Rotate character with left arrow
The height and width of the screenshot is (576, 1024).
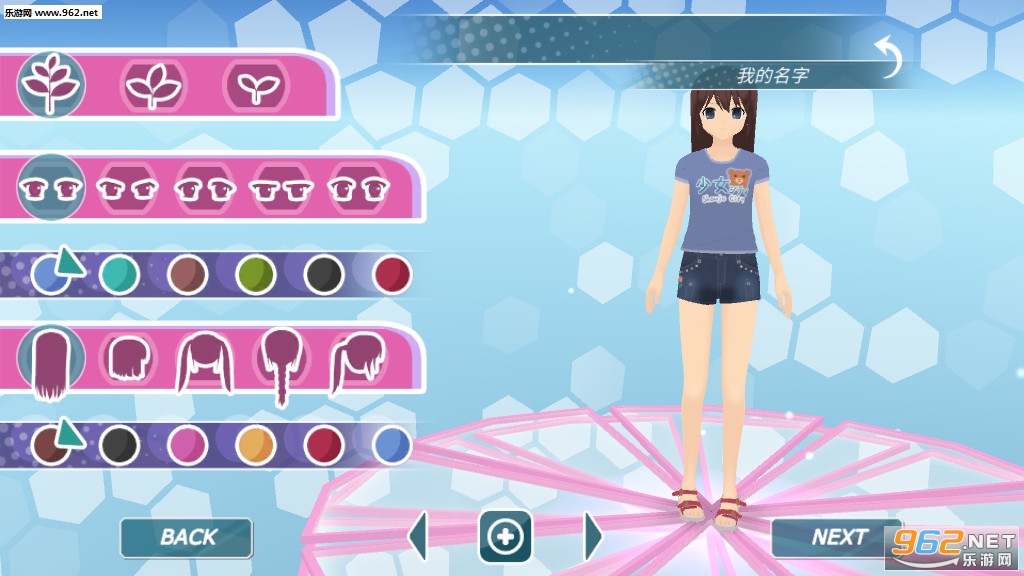[418, 537]
